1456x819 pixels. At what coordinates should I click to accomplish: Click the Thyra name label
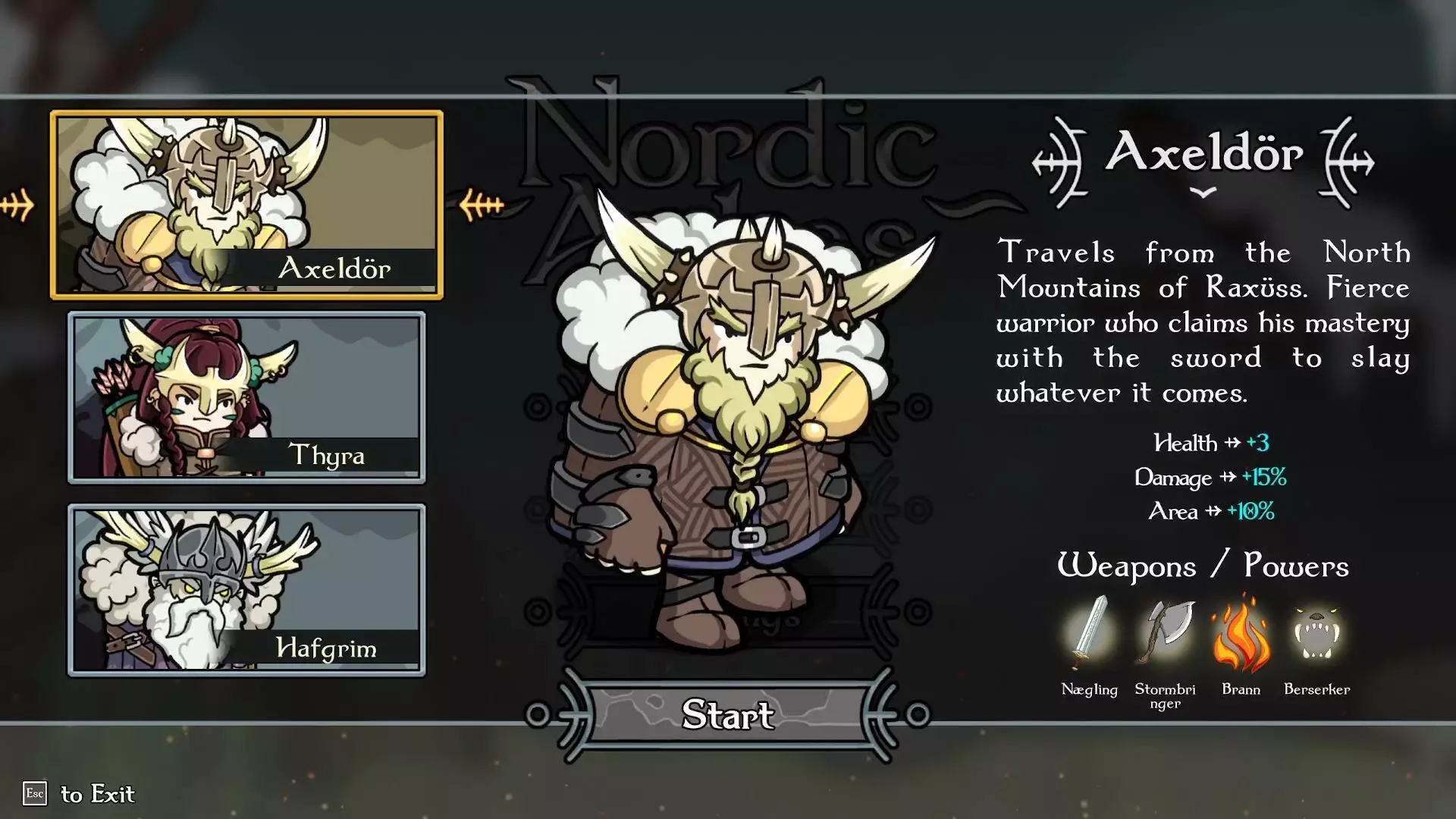pyautogui.click(x=329, y=456)
